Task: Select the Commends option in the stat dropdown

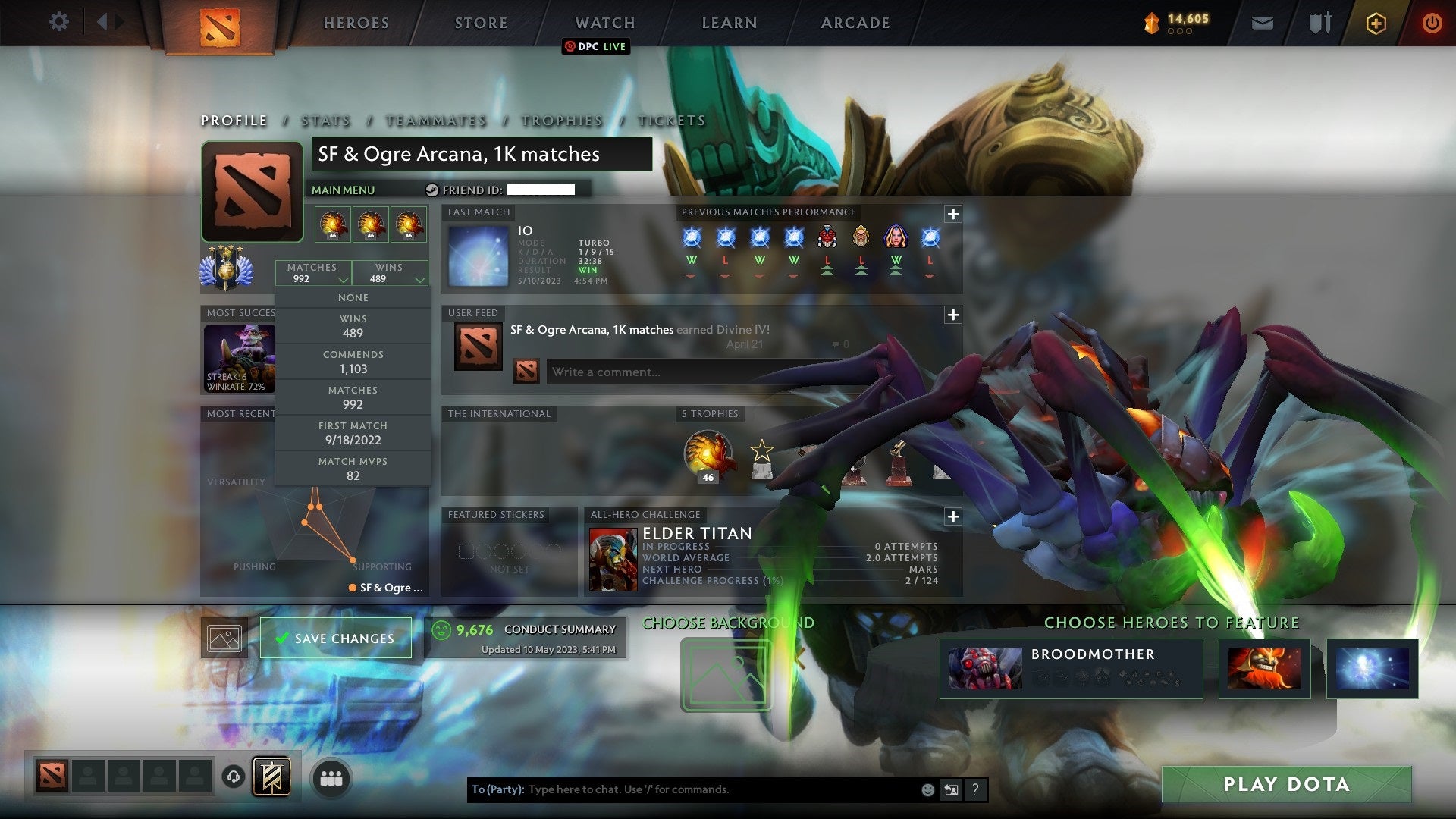Action: (x=353, y=361)
